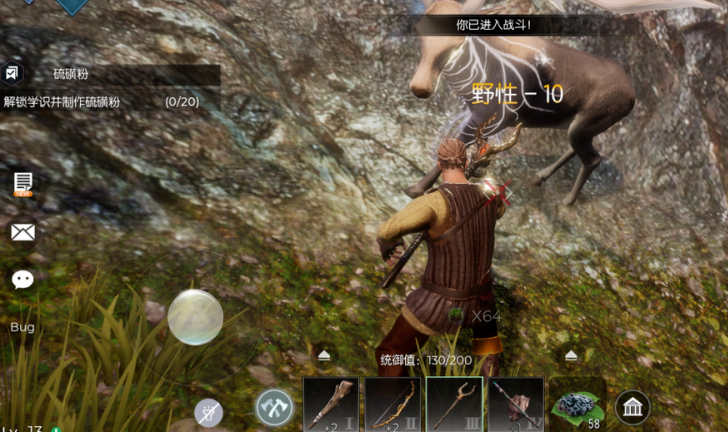Choose the spear in slot IV
This screenshot has width=728, height=432.
(x=516, y=404)
